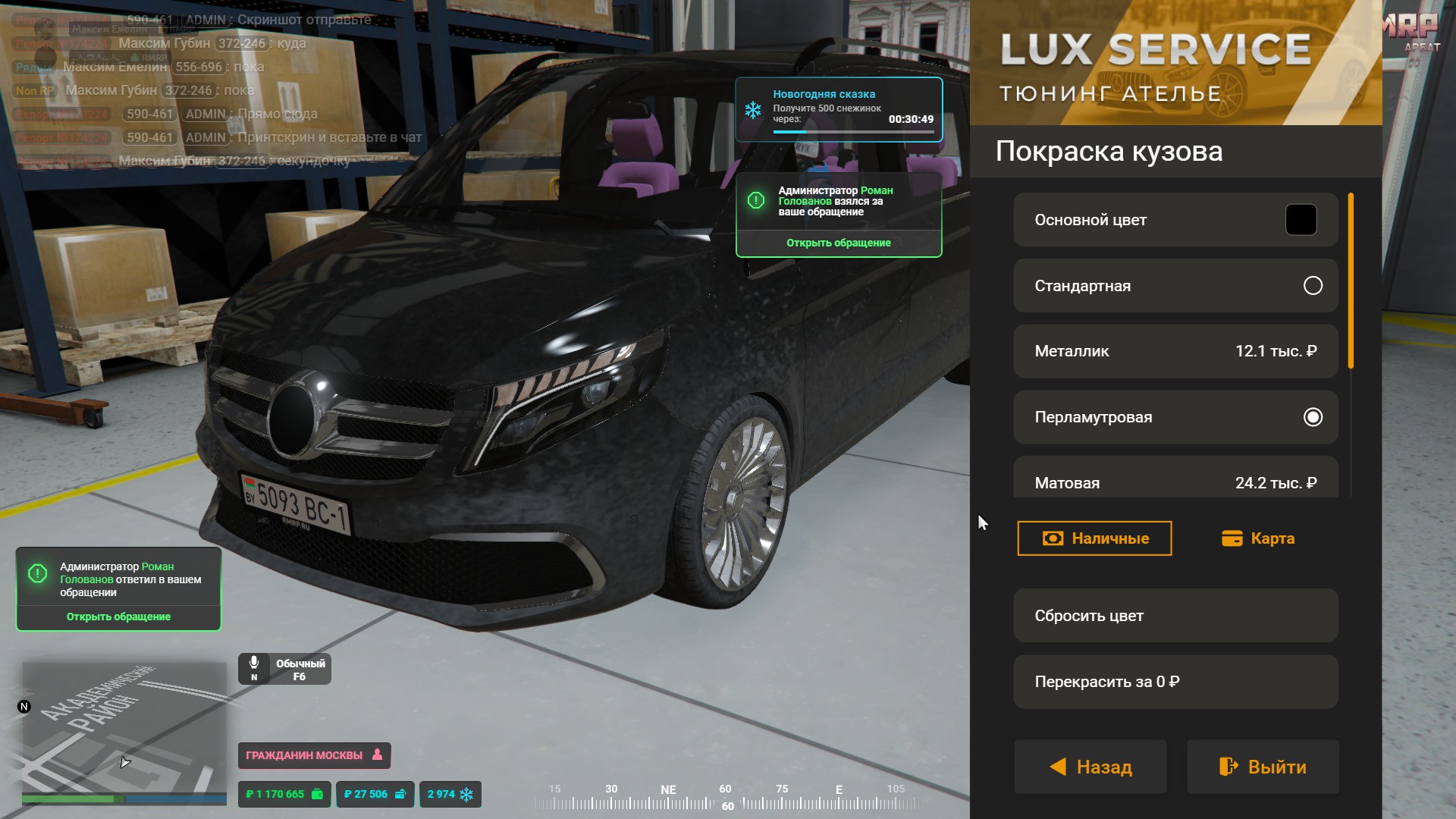Pay with Наличные (cash)
1456x819 pixels.
(1094, 538)
